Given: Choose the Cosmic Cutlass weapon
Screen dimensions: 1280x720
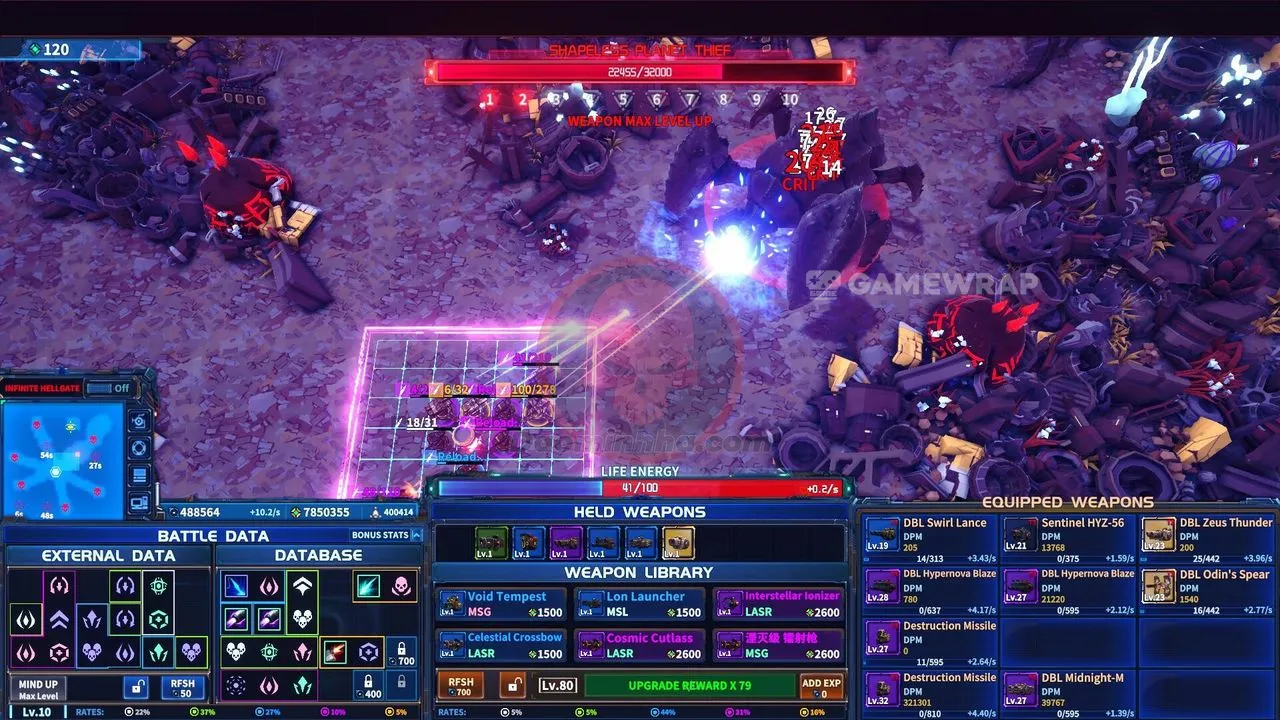Looking at the screenshot, I should [640, 645].
